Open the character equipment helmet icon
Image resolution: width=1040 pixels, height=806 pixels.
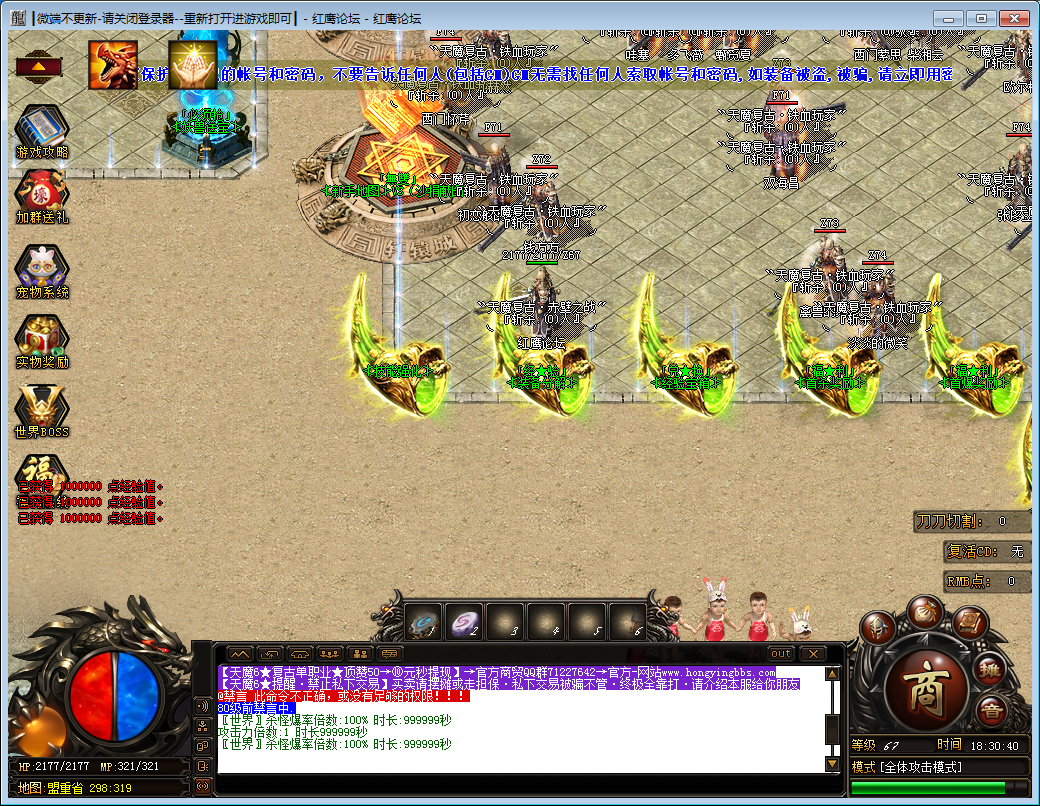click(877, 629)
